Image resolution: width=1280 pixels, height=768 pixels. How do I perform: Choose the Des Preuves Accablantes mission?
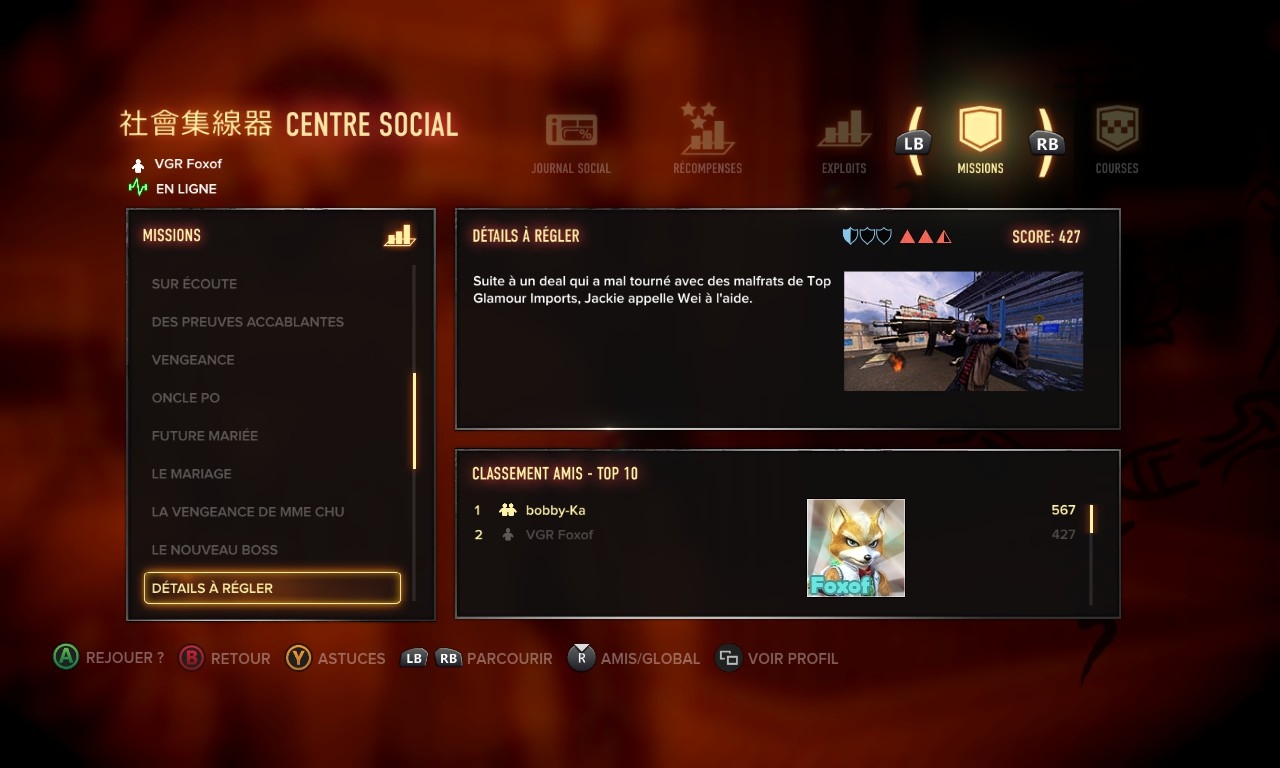click(248, 322)
